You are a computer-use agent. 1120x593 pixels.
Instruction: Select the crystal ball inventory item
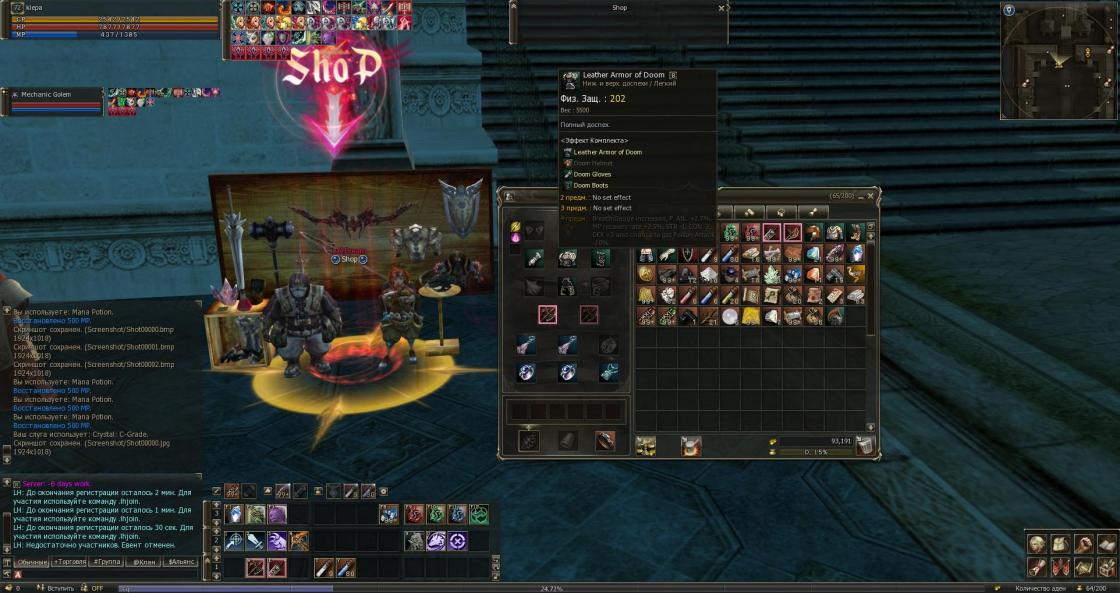pos(730,317)
